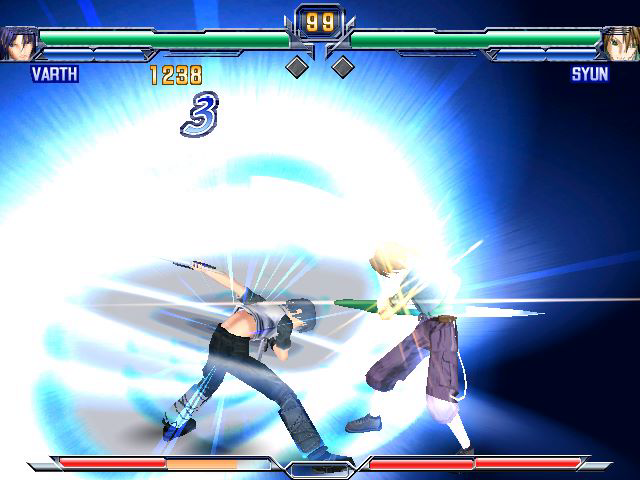Click Varth's character portrait

point(17,43)
